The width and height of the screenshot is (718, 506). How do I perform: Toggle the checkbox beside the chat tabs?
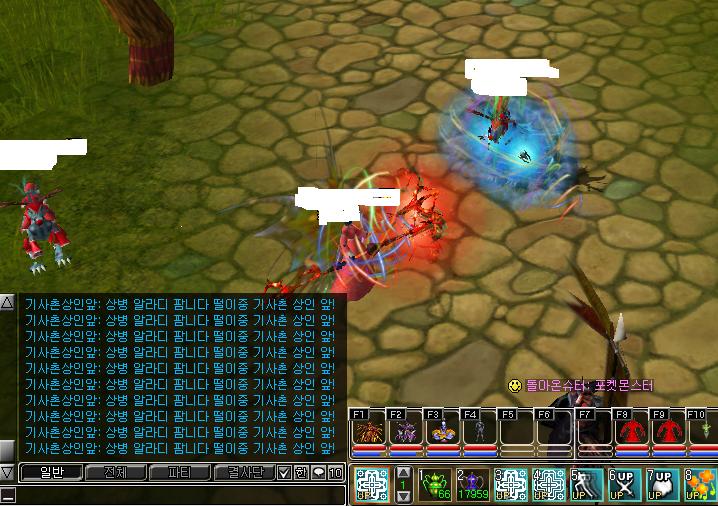click(284, 472)
